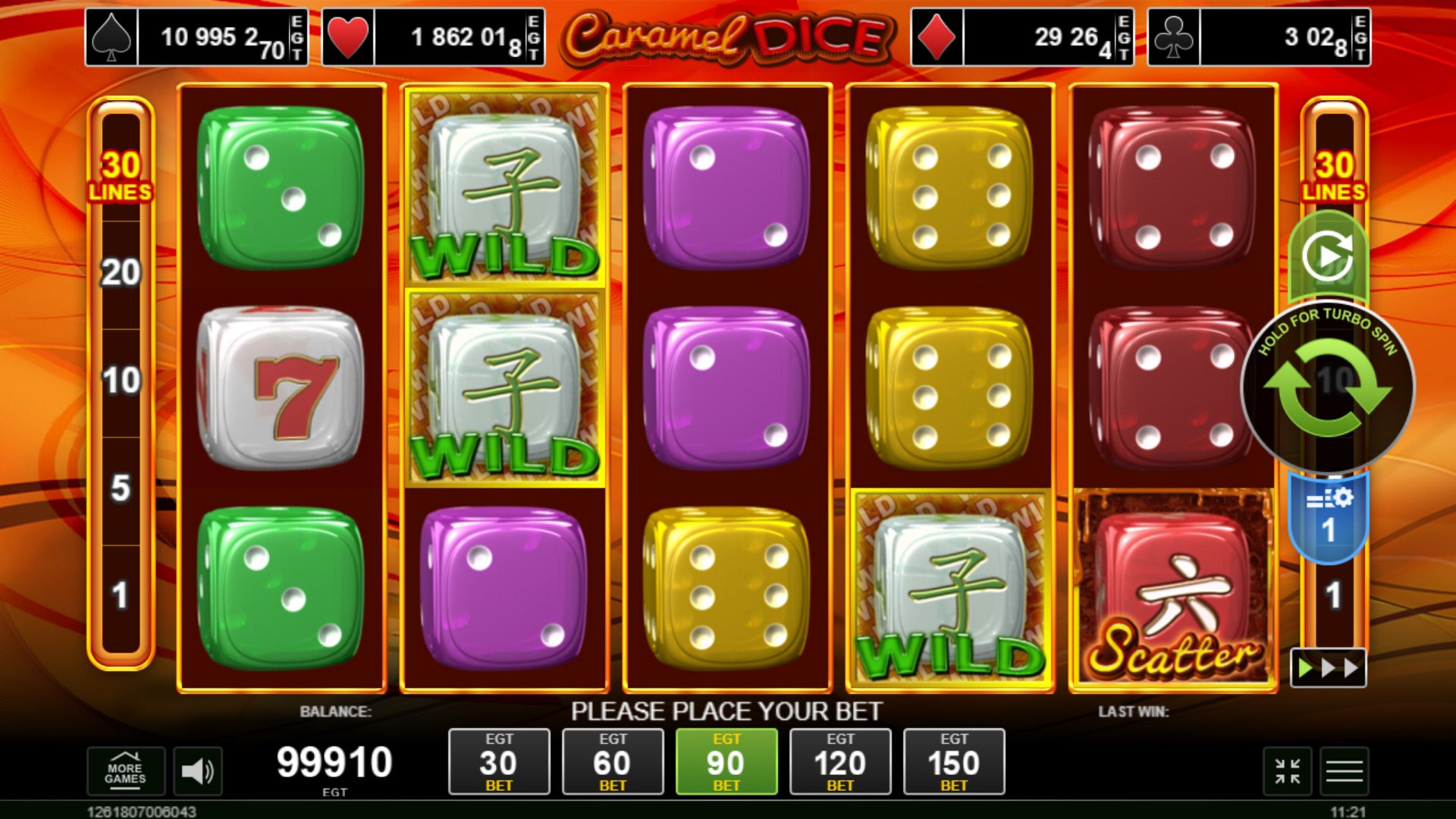Screen dimensions: 1456x819
Task: Open the More Games lobby
Action: [125, 771]
